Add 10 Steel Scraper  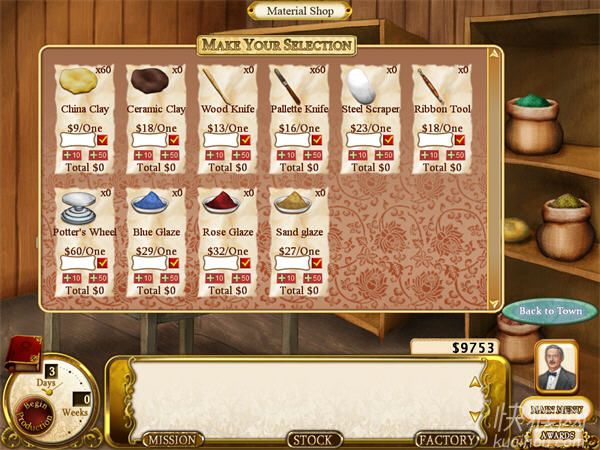[x=356, y=156]
